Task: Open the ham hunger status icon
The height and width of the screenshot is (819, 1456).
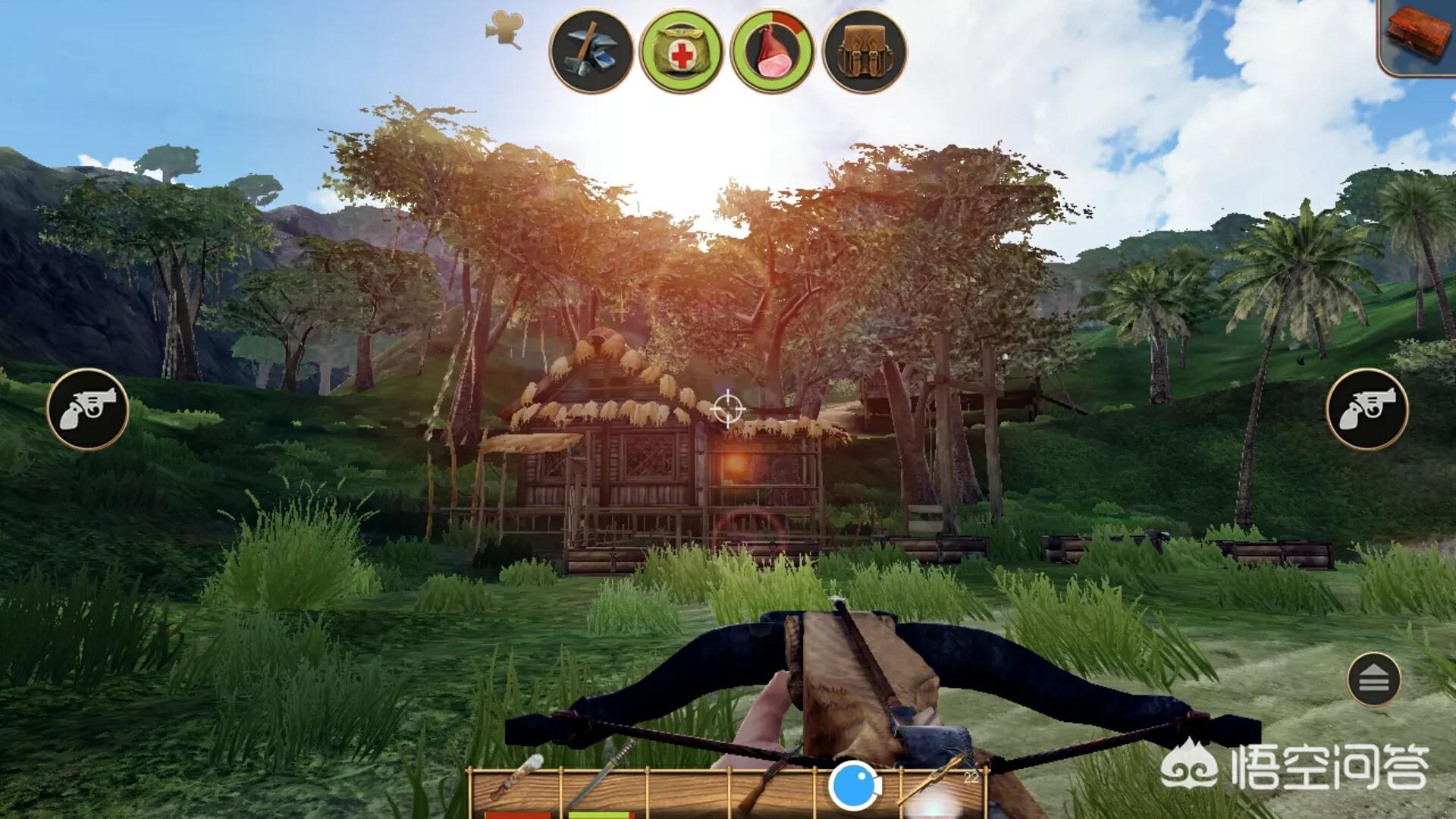Action: click(x=773, y=51)
